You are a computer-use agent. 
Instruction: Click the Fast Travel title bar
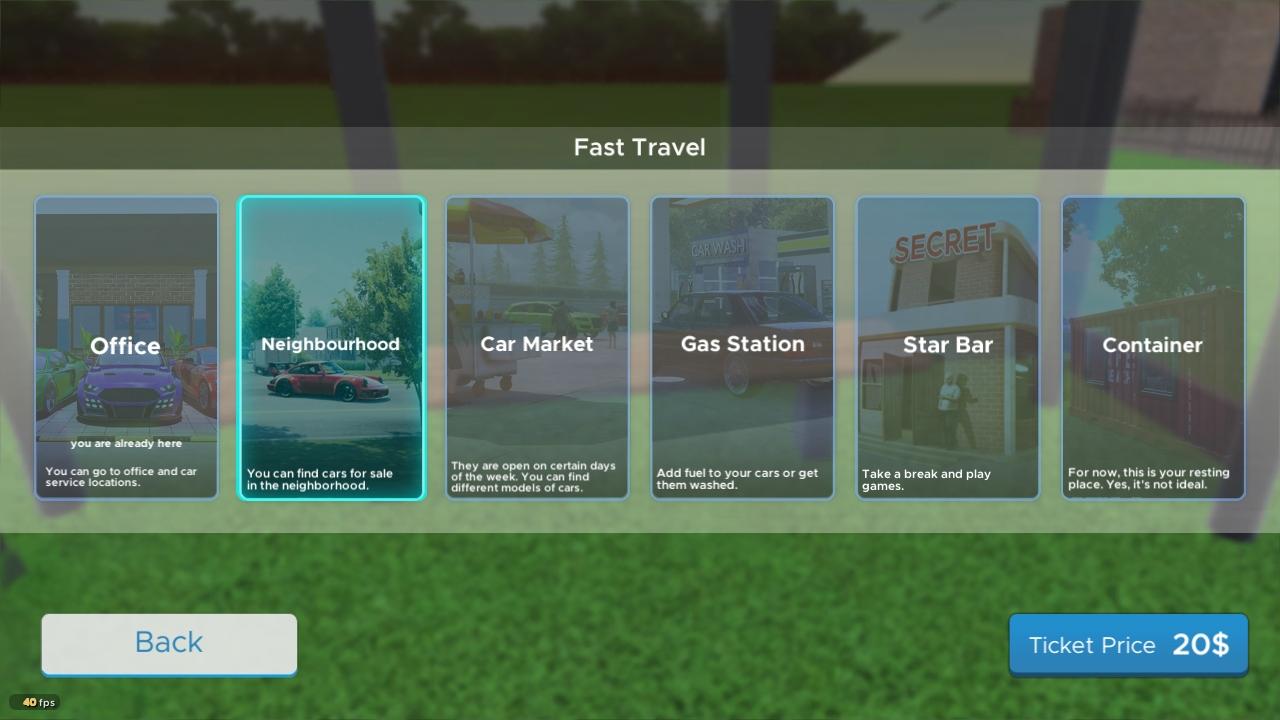click(639, 147)
